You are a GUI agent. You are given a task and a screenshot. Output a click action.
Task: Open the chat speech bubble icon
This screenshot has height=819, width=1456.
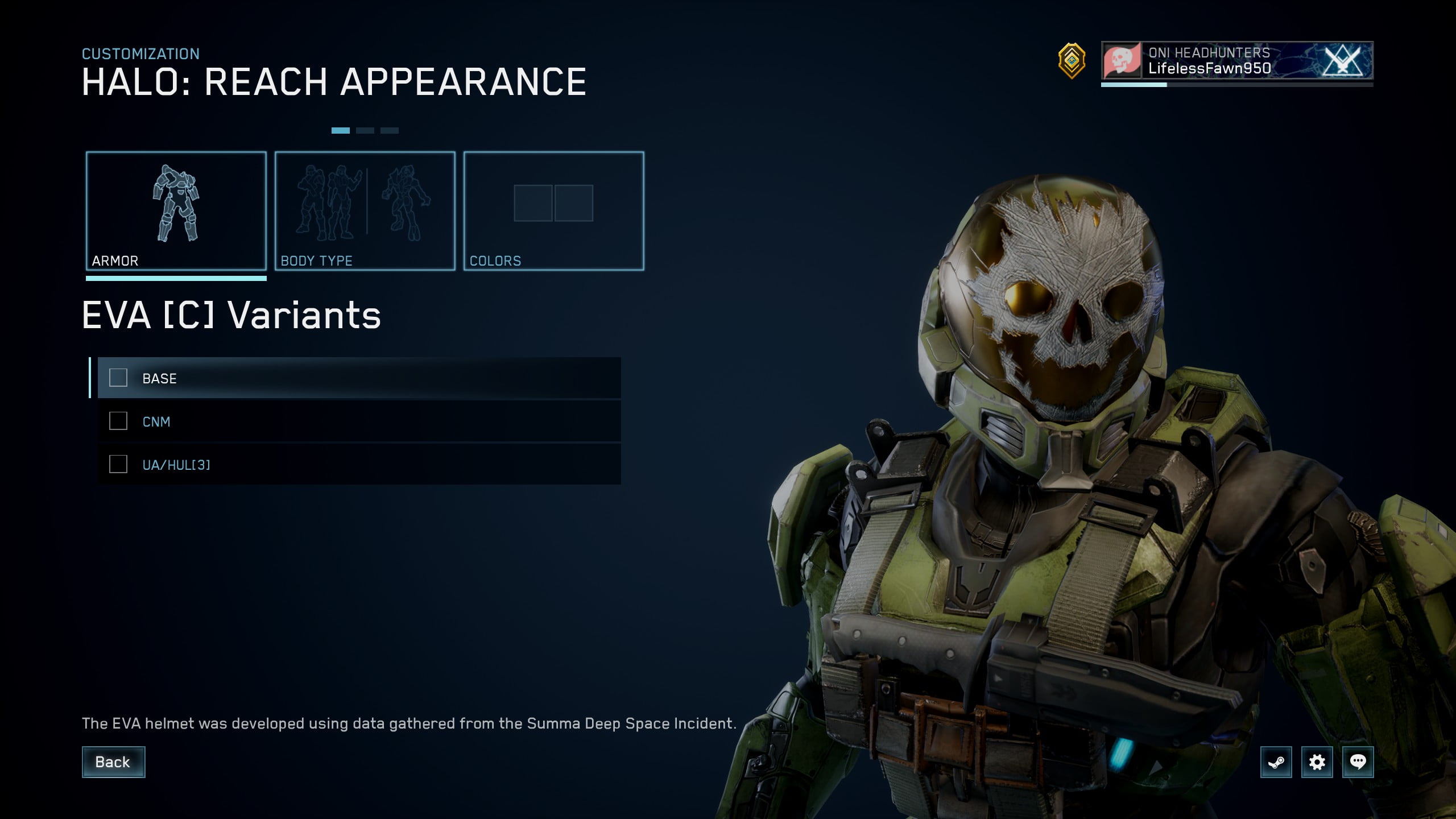coord(1358,762)
